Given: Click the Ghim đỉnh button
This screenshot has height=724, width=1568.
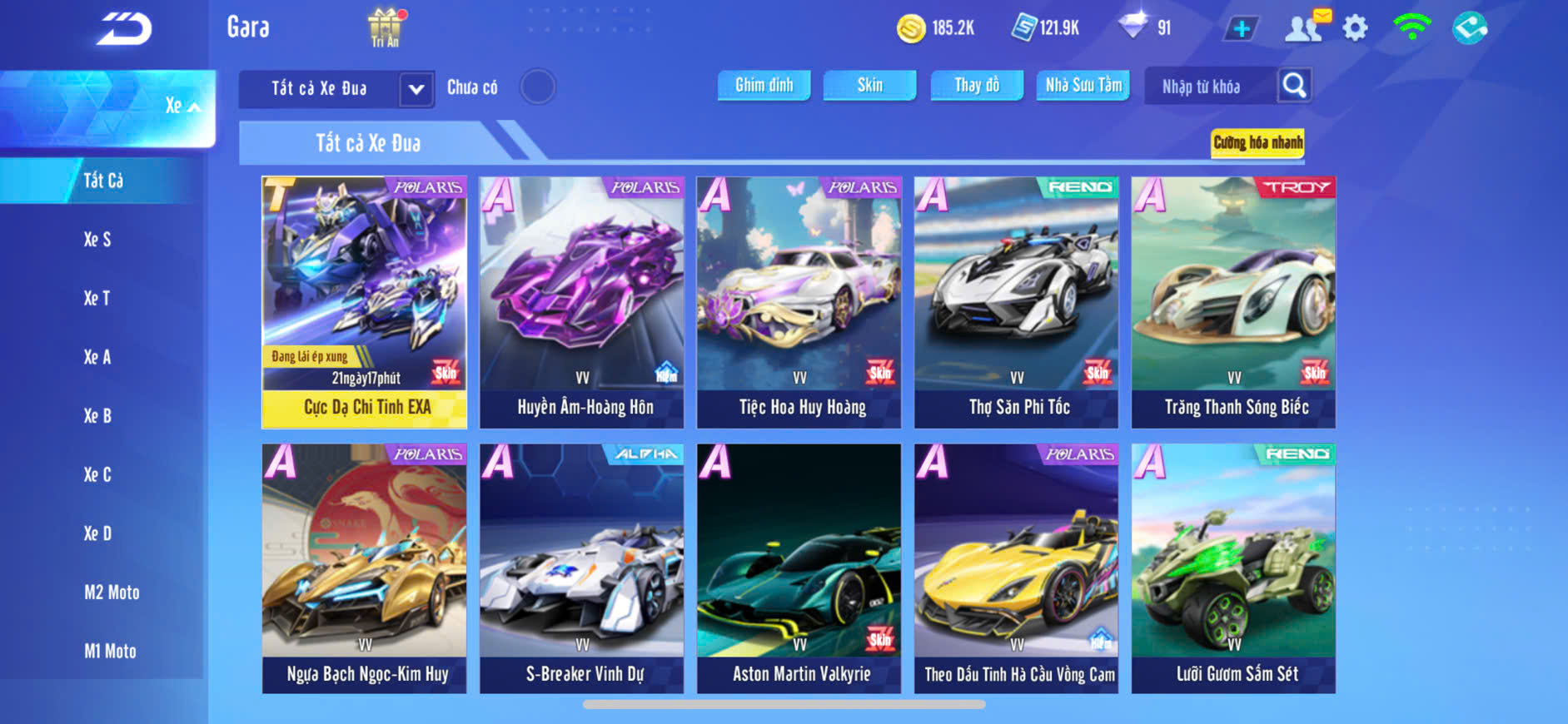Looking at the screenshot, I should click(x=764, y=85).
